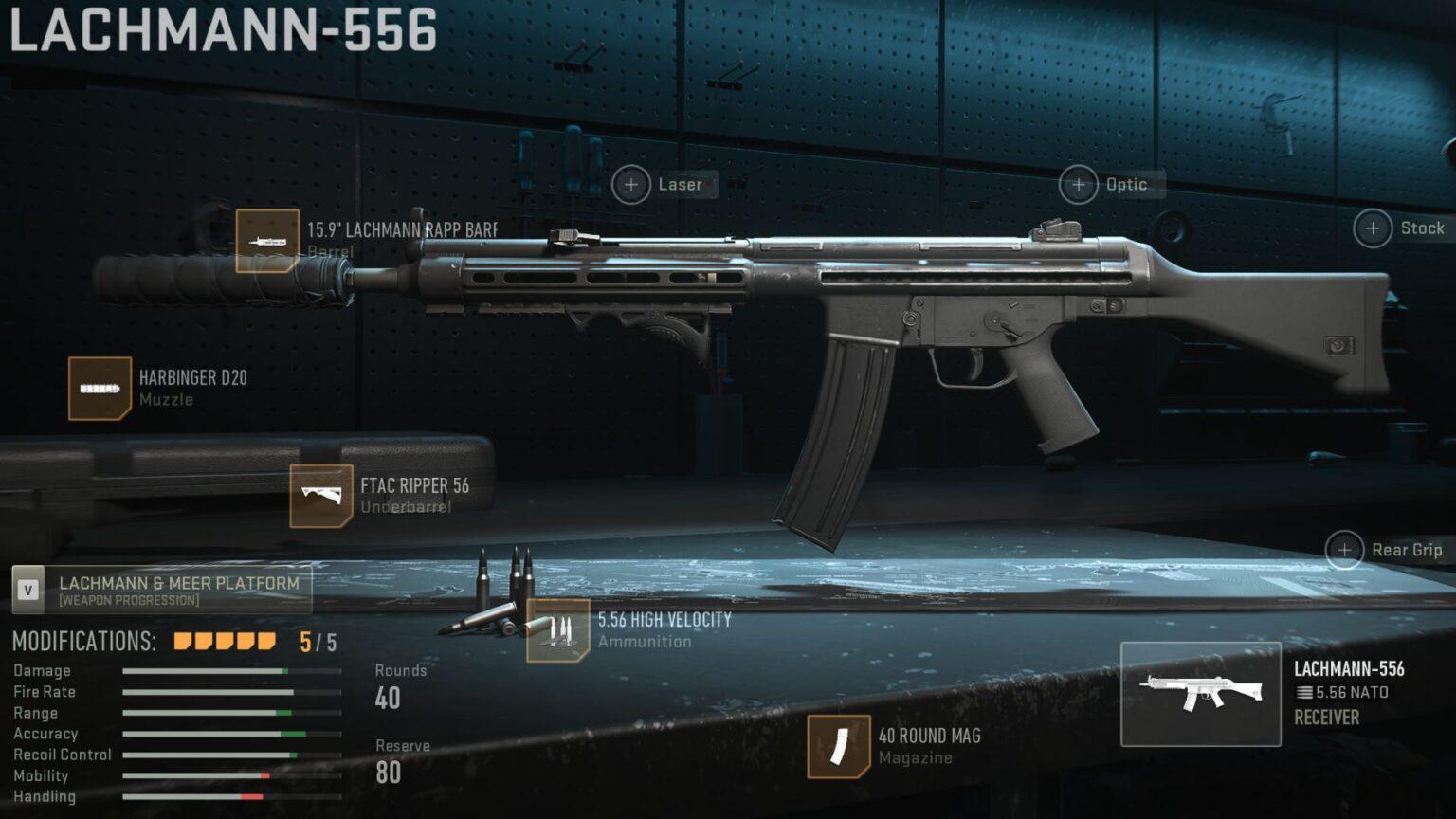Add a Rear Grip attachment
Image resolution: width=1456 pixels, height=819 pixels.
coord(1344,549)
